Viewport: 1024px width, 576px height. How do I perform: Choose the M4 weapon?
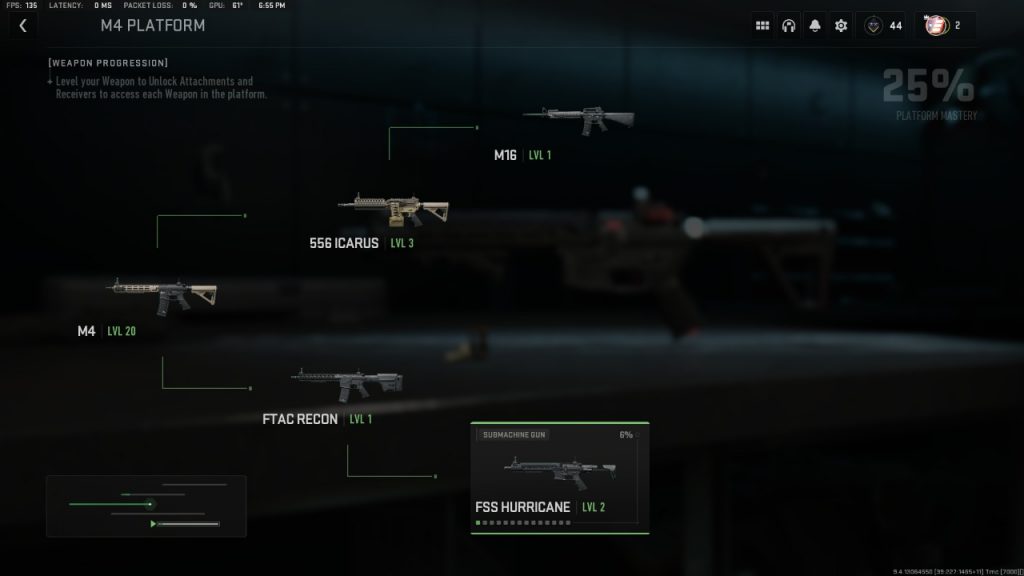[x=162, y=295]
